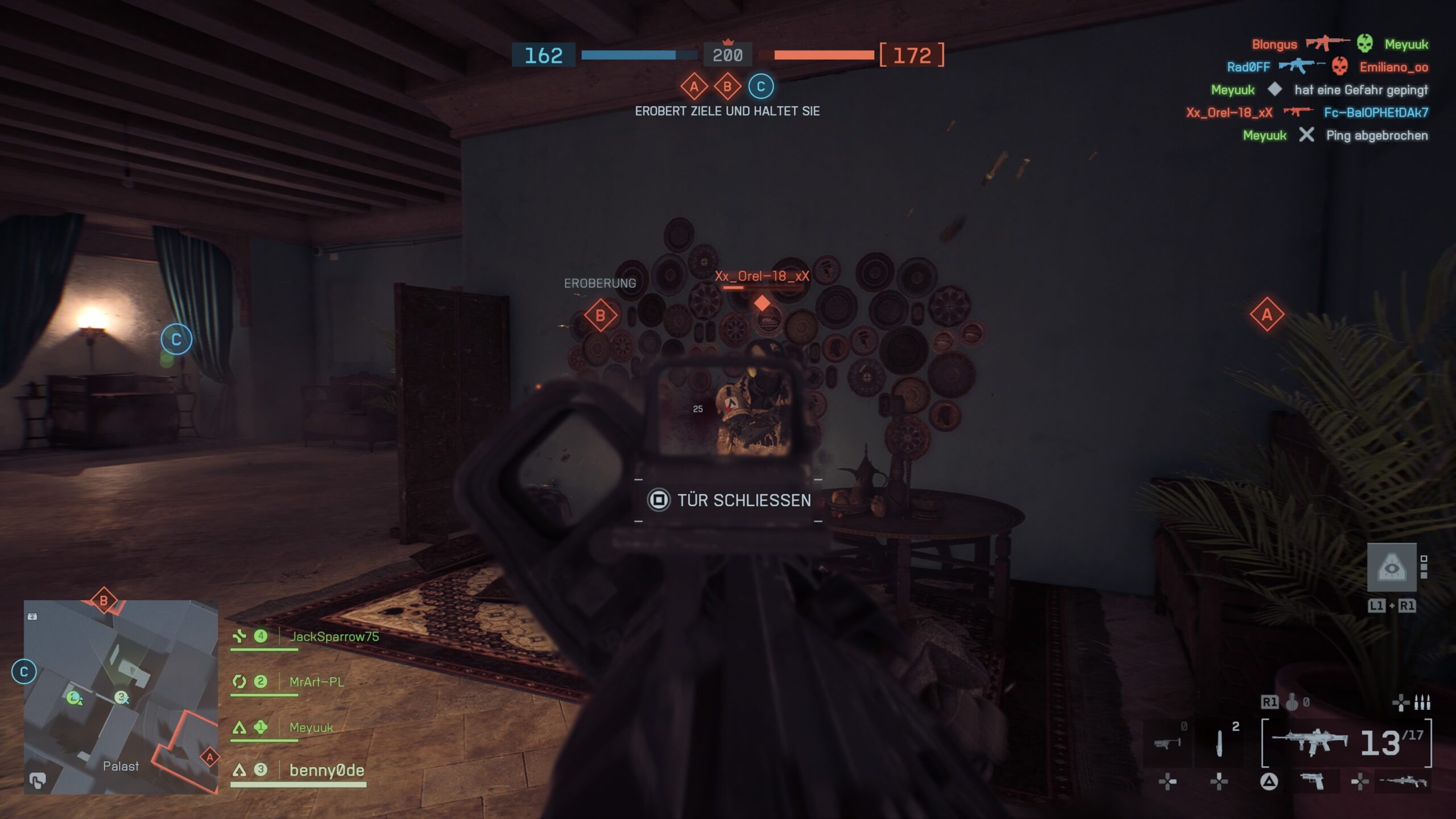Select objective A in the top objective row
This screenshot has height=819, width=1456.
(694, 87)
